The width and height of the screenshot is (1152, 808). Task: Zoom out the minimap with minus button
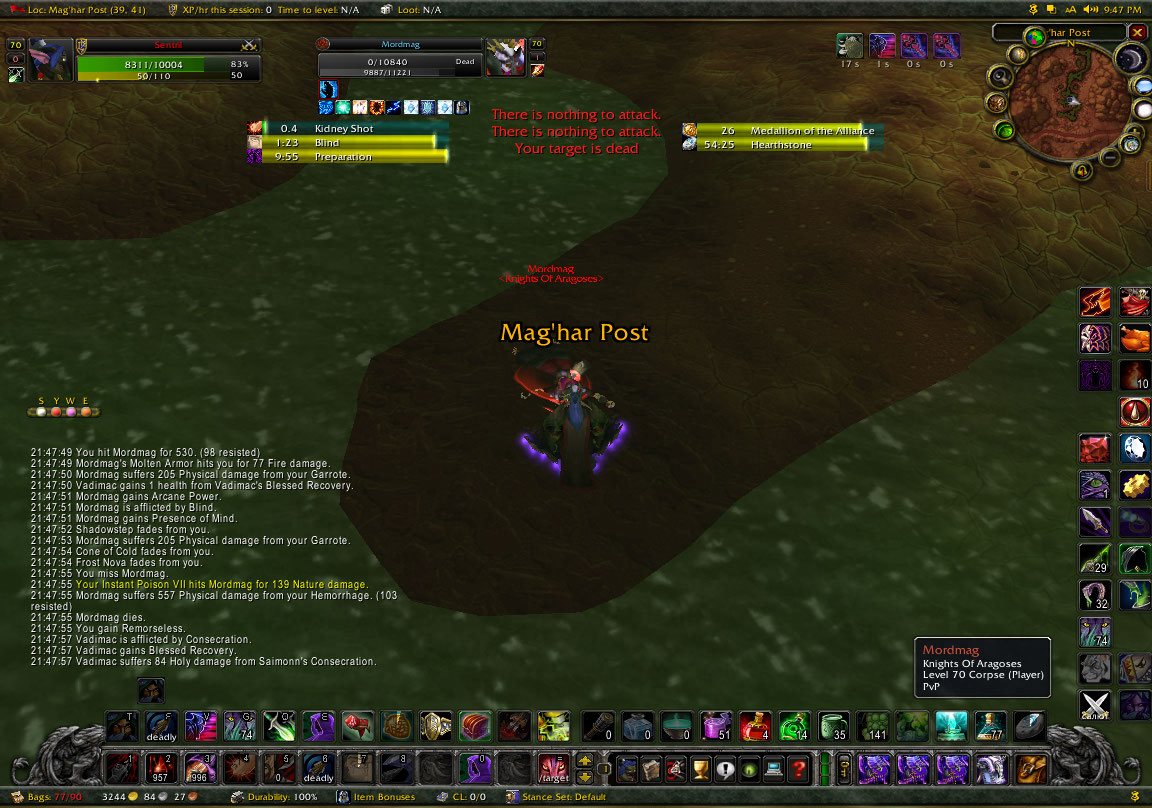pyautogui.click(x=1109, y=157)
